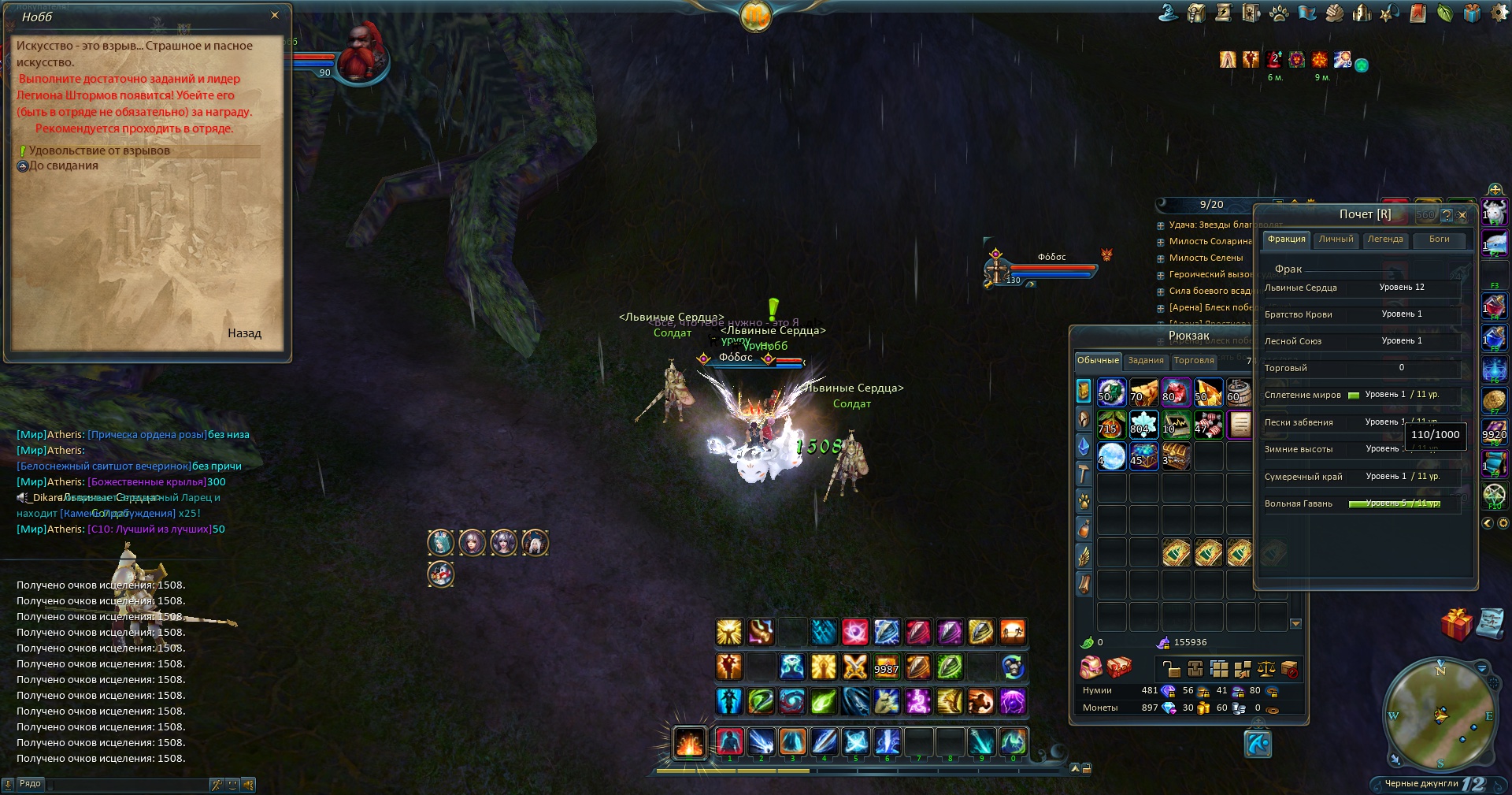
Task: Open the "Торговля" backpack tab
Action: [x=1193, y=361]
